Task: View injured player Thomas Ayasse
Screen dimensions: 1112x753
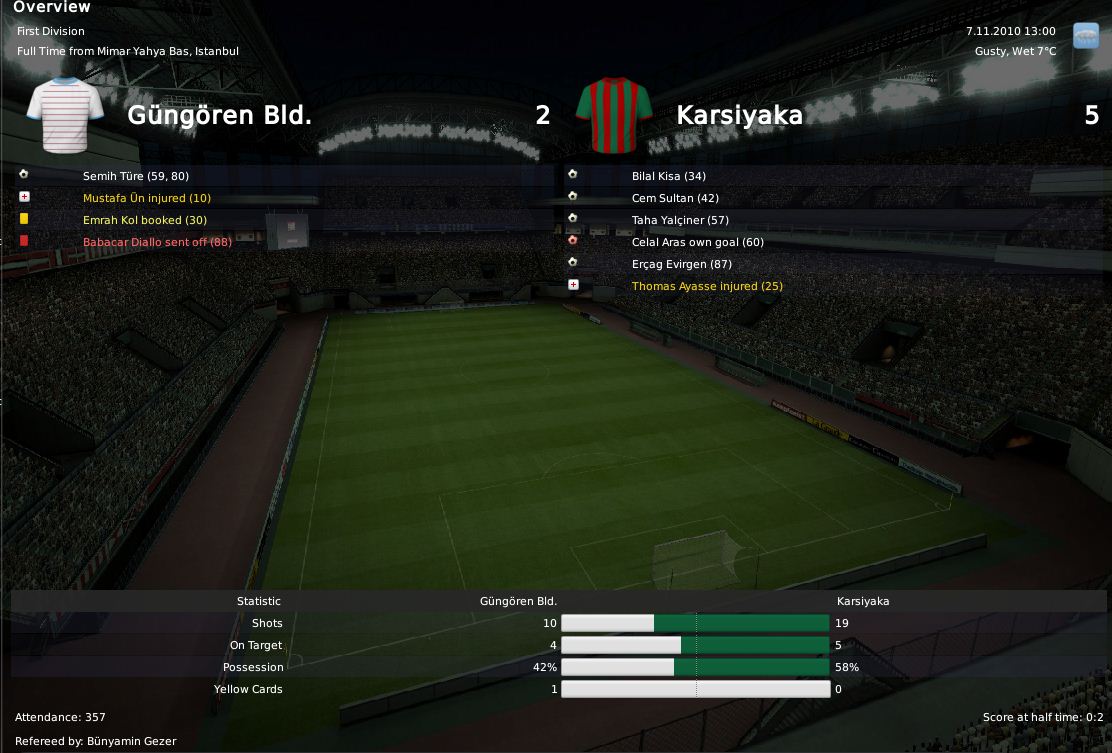Action: [706, 286]
